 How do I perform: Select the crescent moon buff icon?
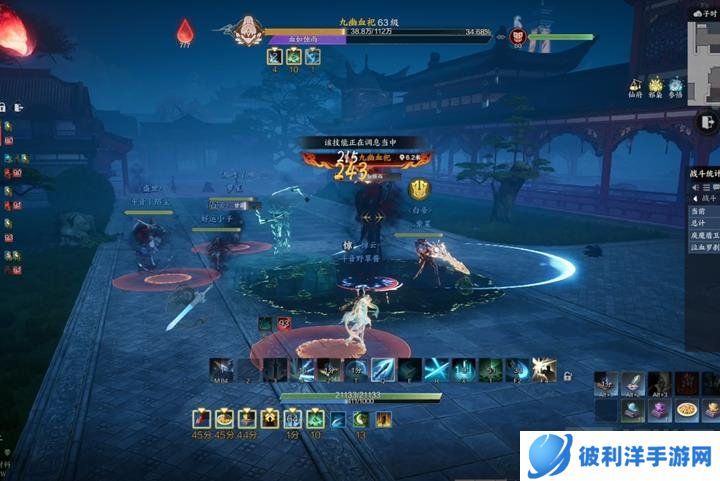(x=361, y=419)
